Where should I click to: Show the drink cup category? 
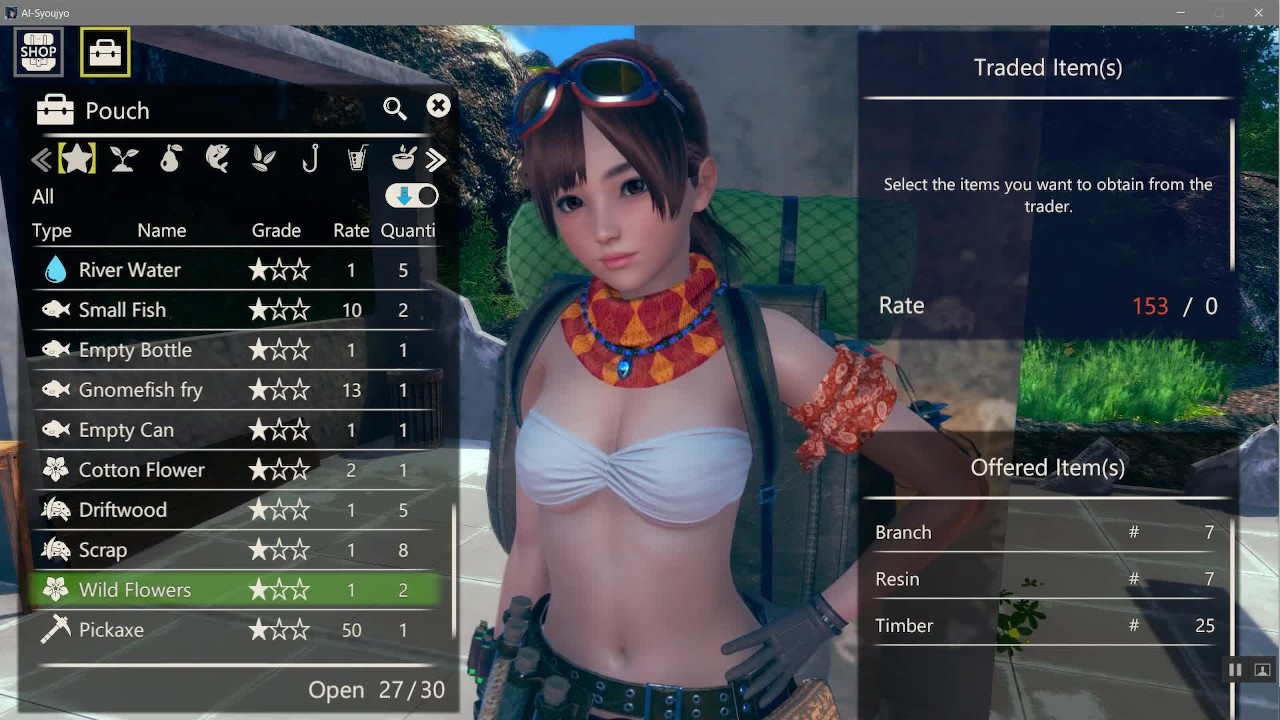(357, 159)
